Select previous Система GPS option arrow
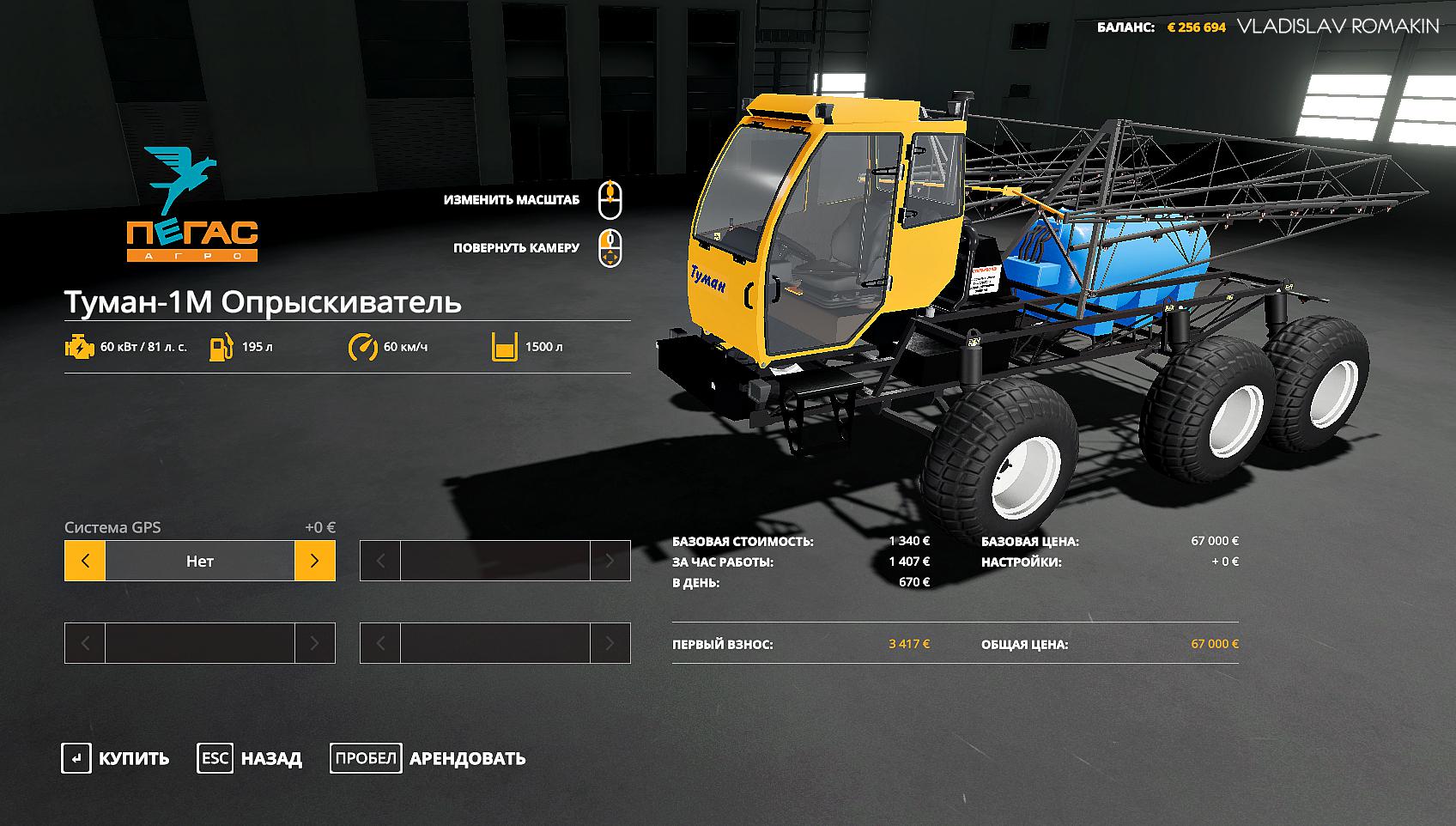 coord(85,561)
